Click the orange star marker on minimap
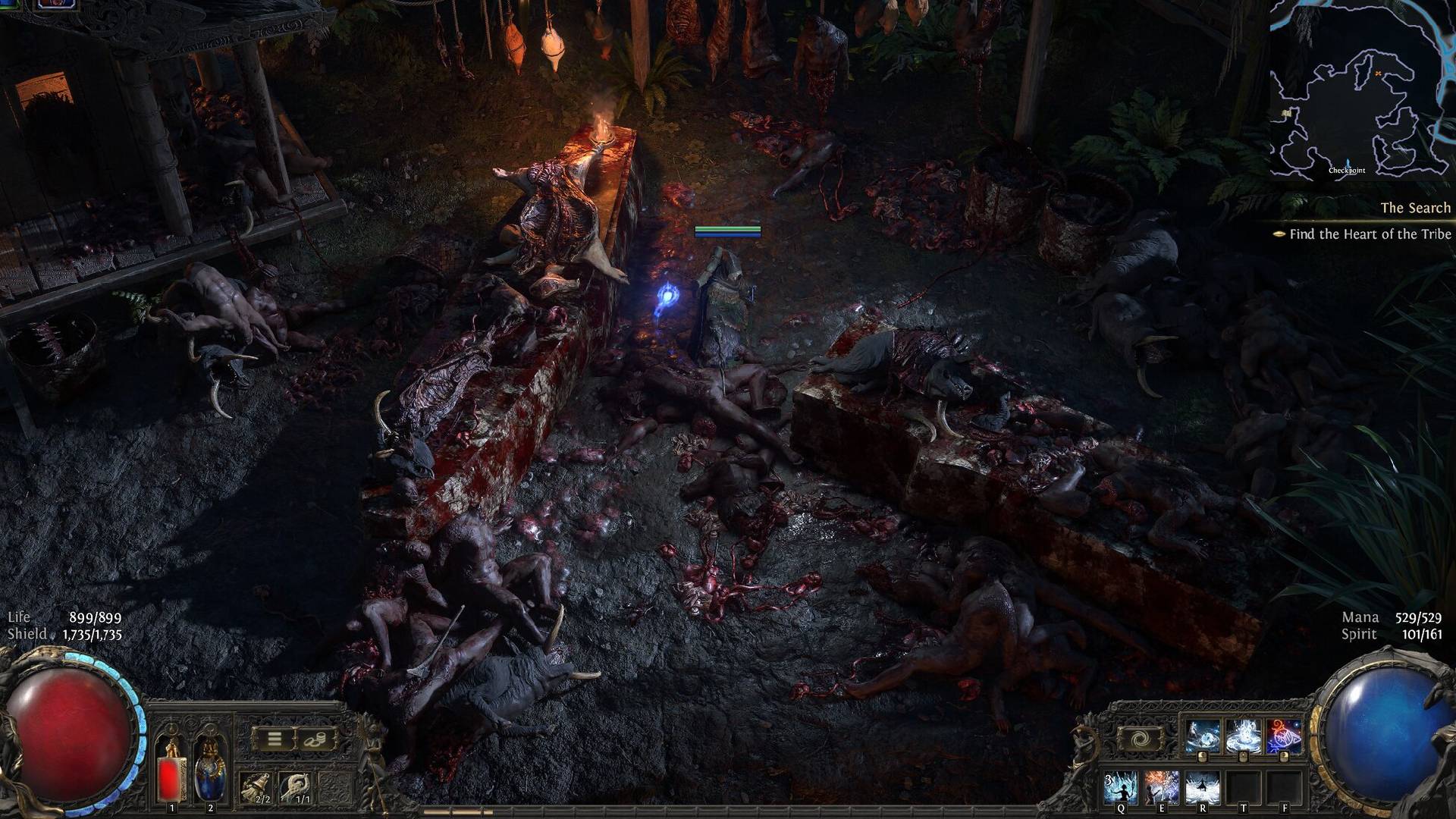This screenshot has height=819, width=1456. tap(1378, 74)
